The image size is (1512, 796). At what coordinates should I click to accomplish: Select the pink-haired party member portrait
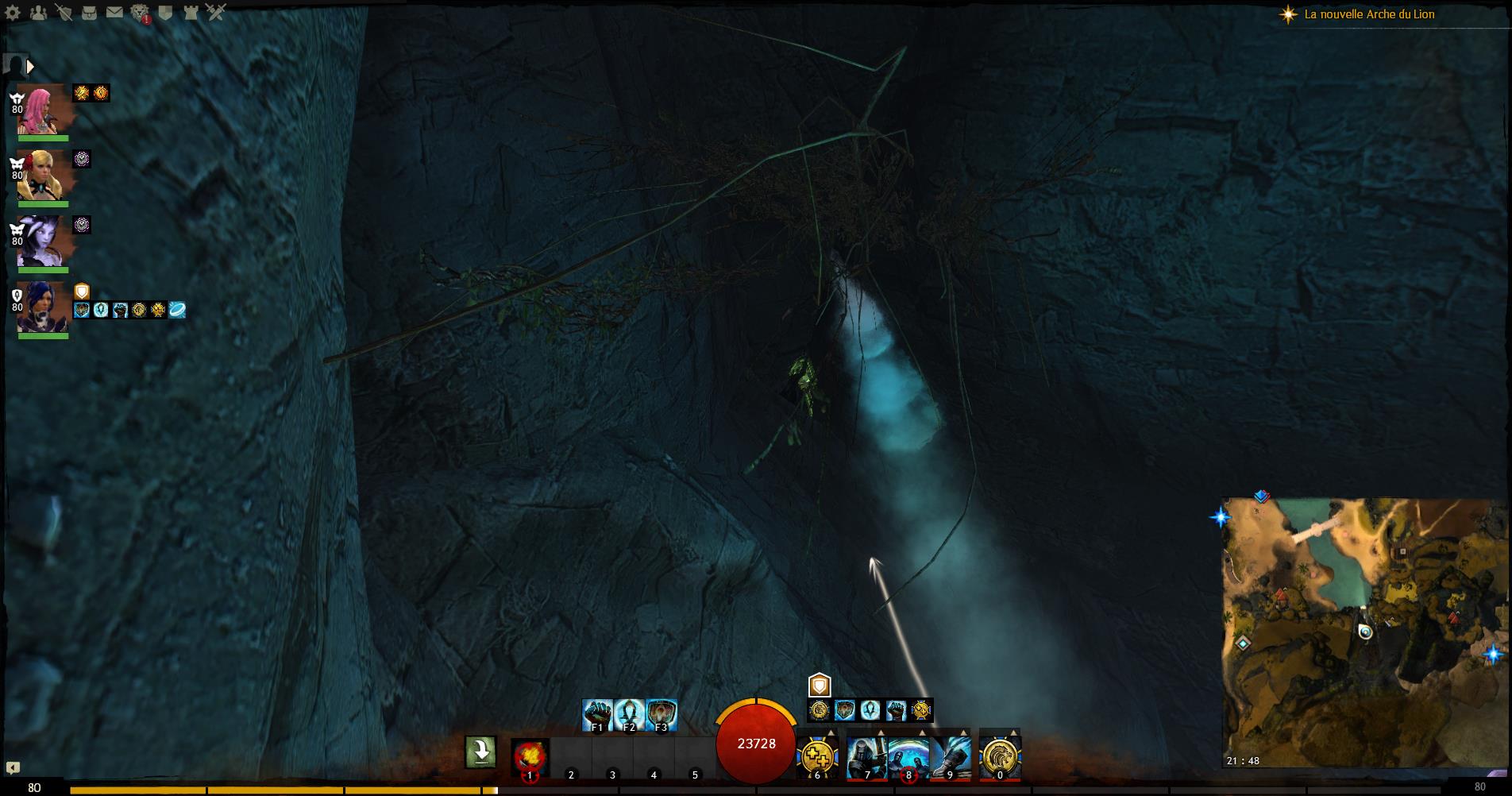click(x=41, y=109)
